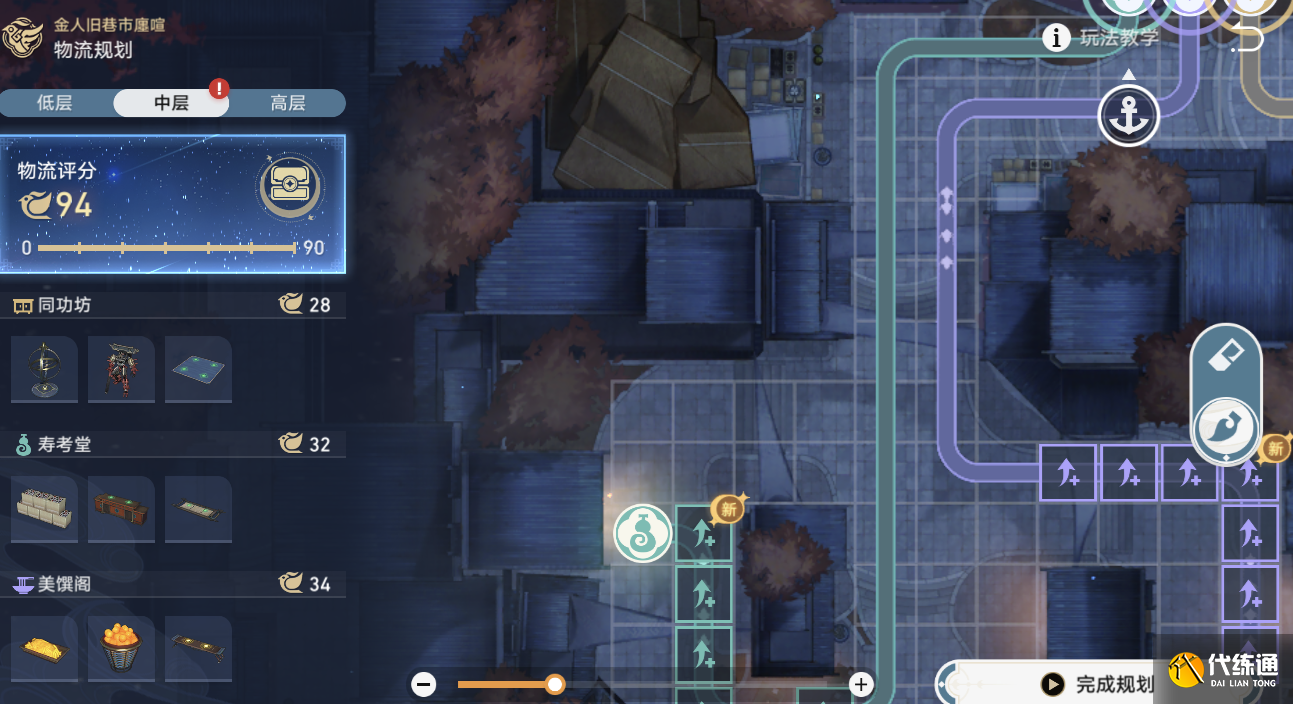Pick the stone bricks item in 寿考堂
The height and width of the screenshot is (704, 1293).
[x=44, y=509]
